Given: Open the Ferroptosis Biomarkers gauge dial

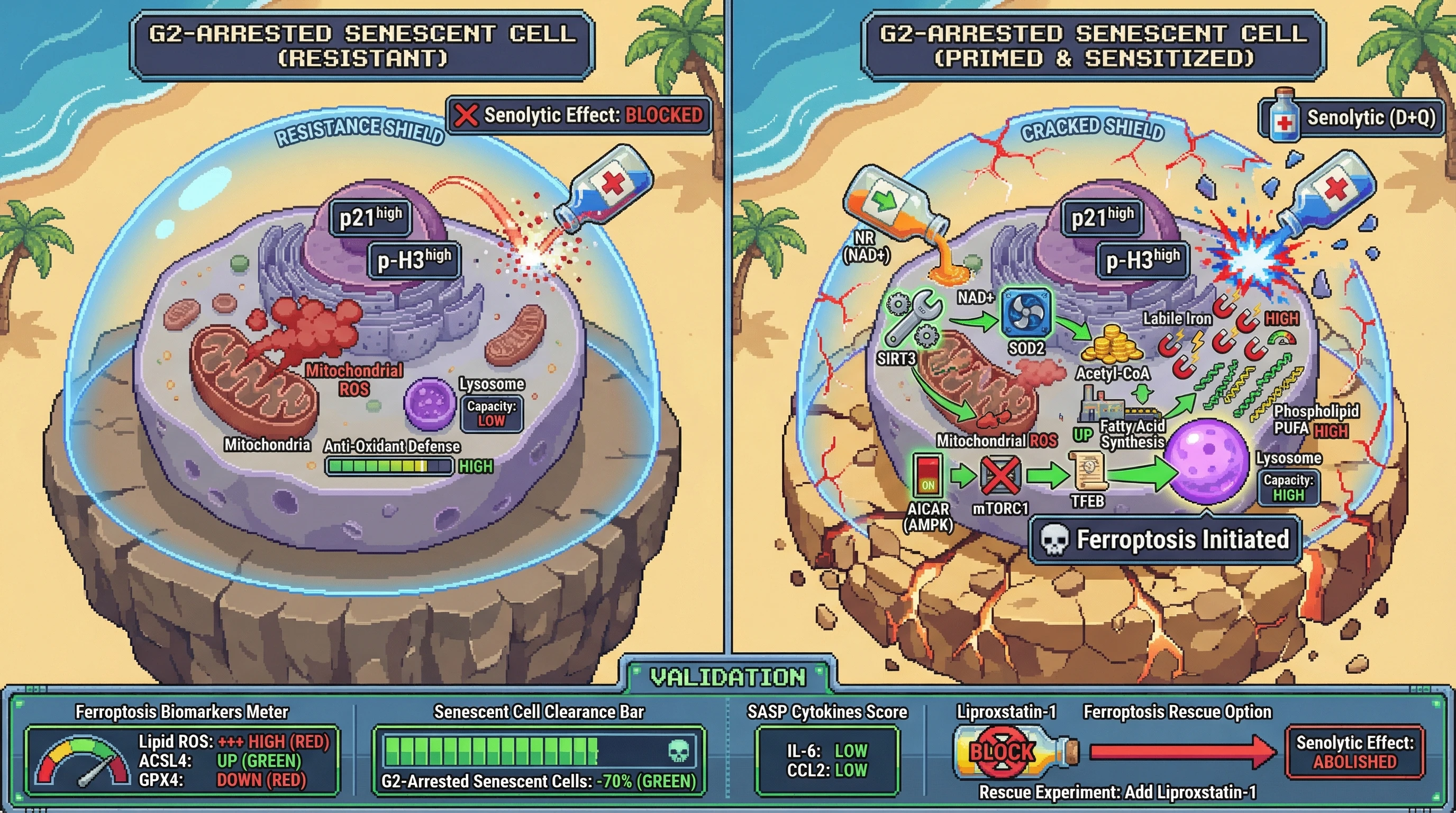Looking at the screenshot, I should pyautogui.click(x=83, y=762).
